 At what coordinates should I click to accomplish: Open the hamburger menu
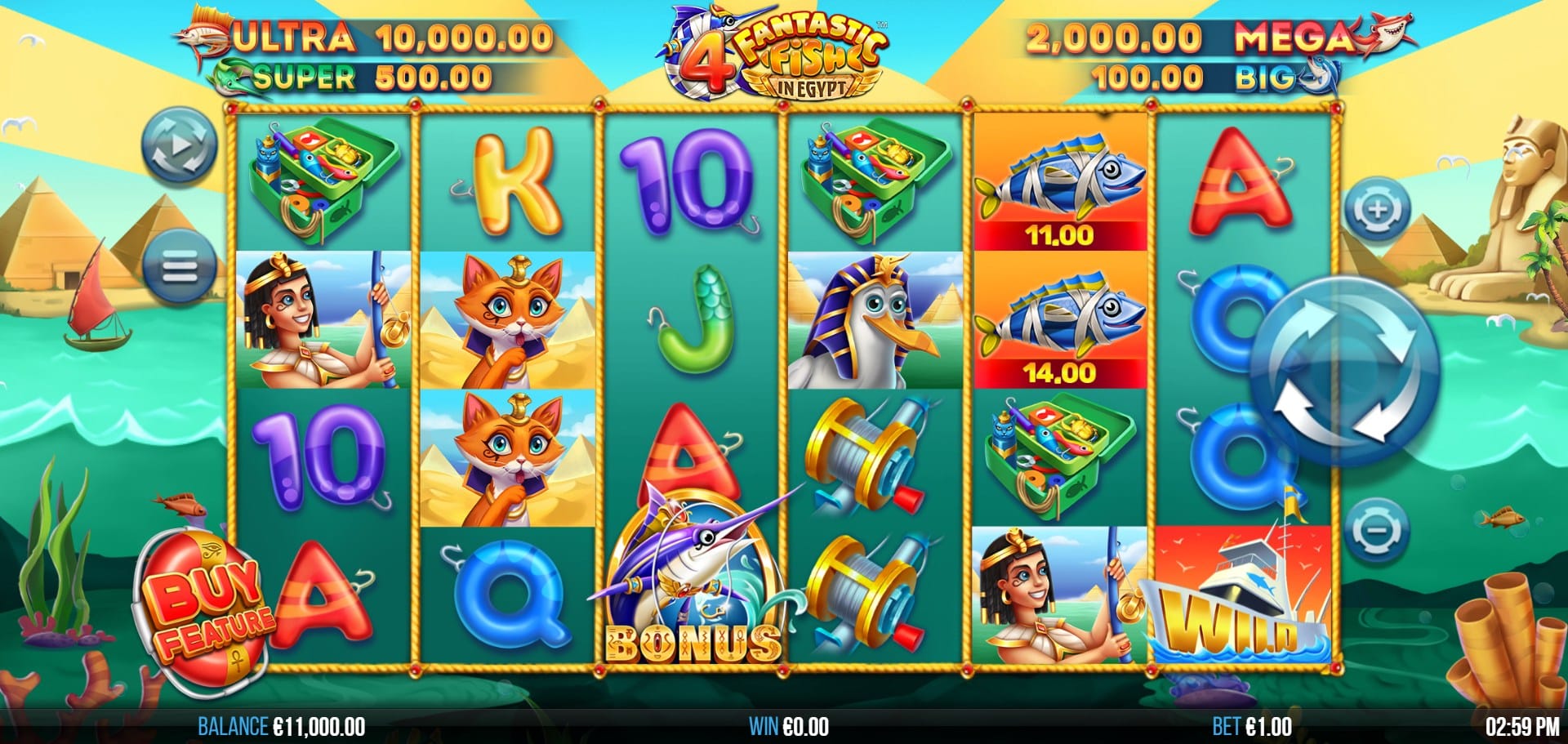(180, 266)
